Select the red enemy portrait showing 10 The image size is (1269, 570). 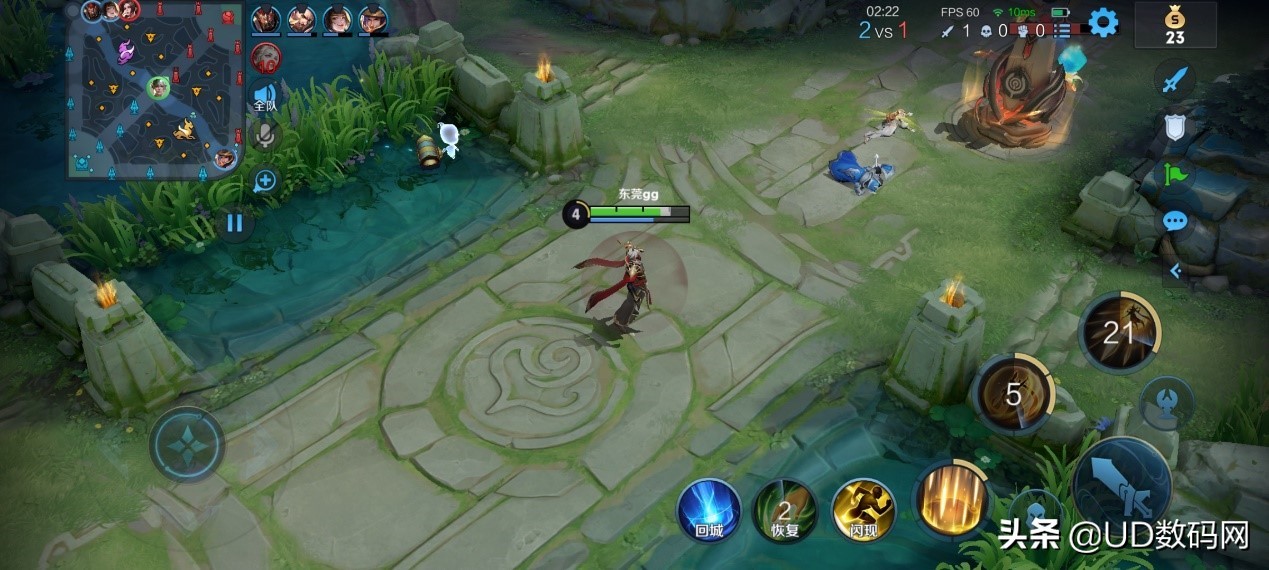[265, 57]
